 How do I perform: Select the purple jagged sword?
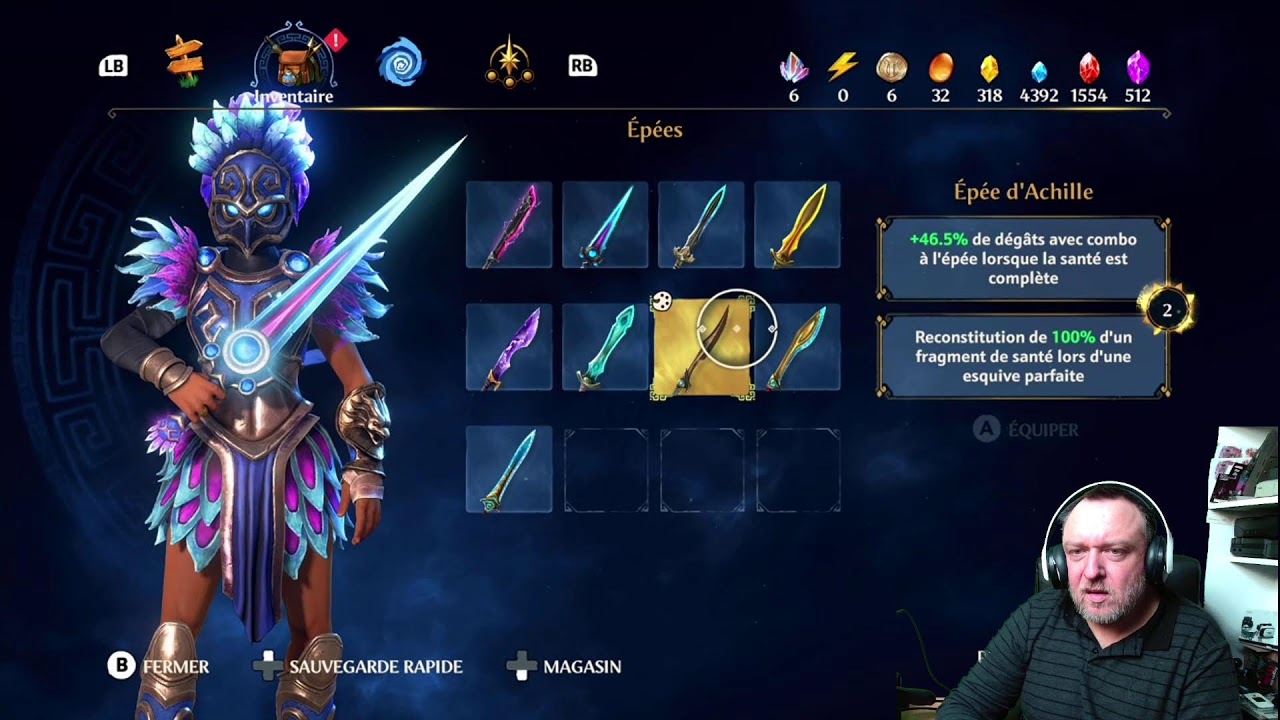tap(509, 347)
